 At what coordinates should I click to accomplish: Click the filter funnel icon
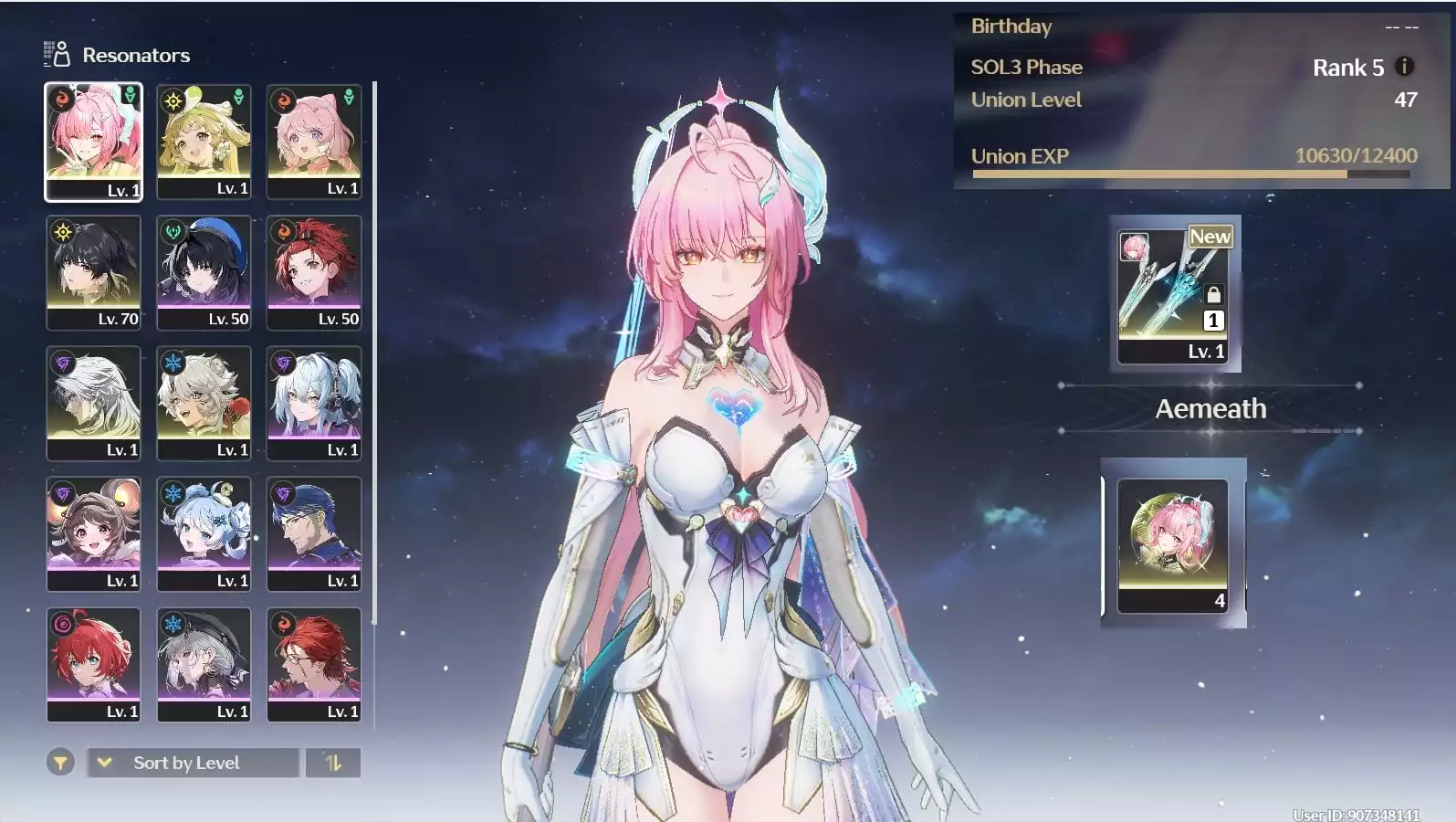pyautogui.click(x=60, y=762)
